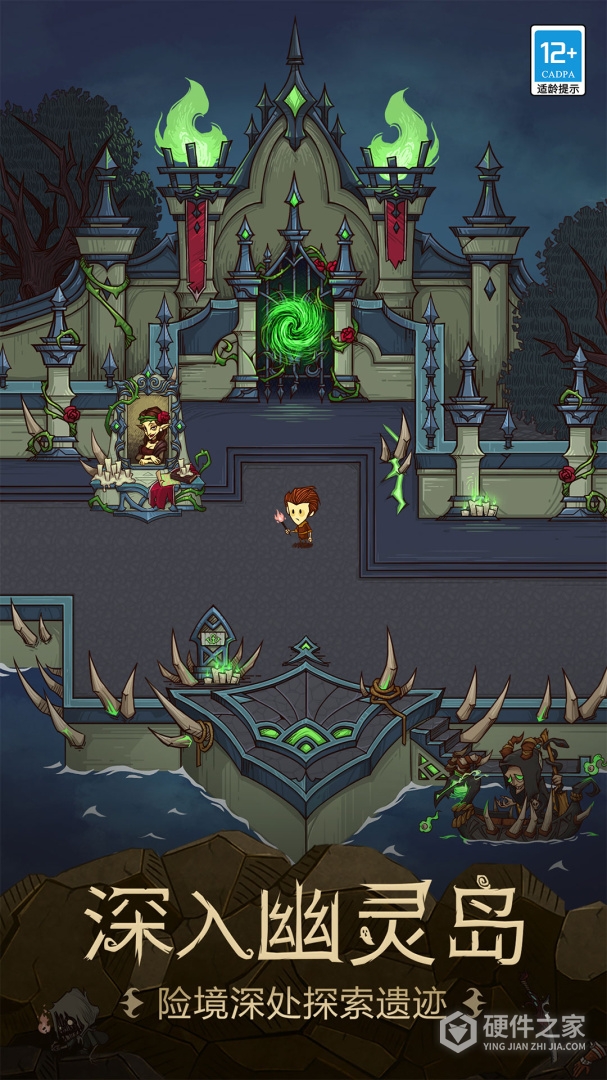Open the CADPA 12+ age rating notice

coord(557,60)
